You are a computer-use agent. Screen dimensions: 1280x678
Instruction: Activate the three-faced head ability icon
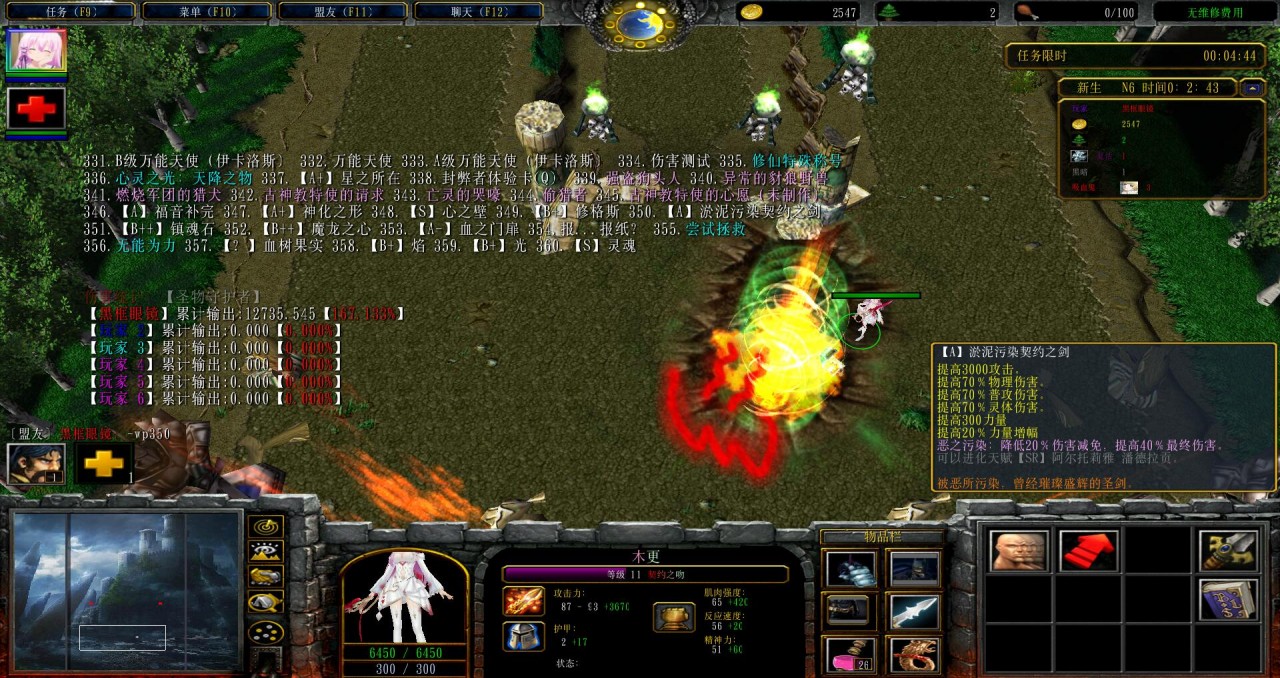pyautogui.click(x=1019, y=551)
